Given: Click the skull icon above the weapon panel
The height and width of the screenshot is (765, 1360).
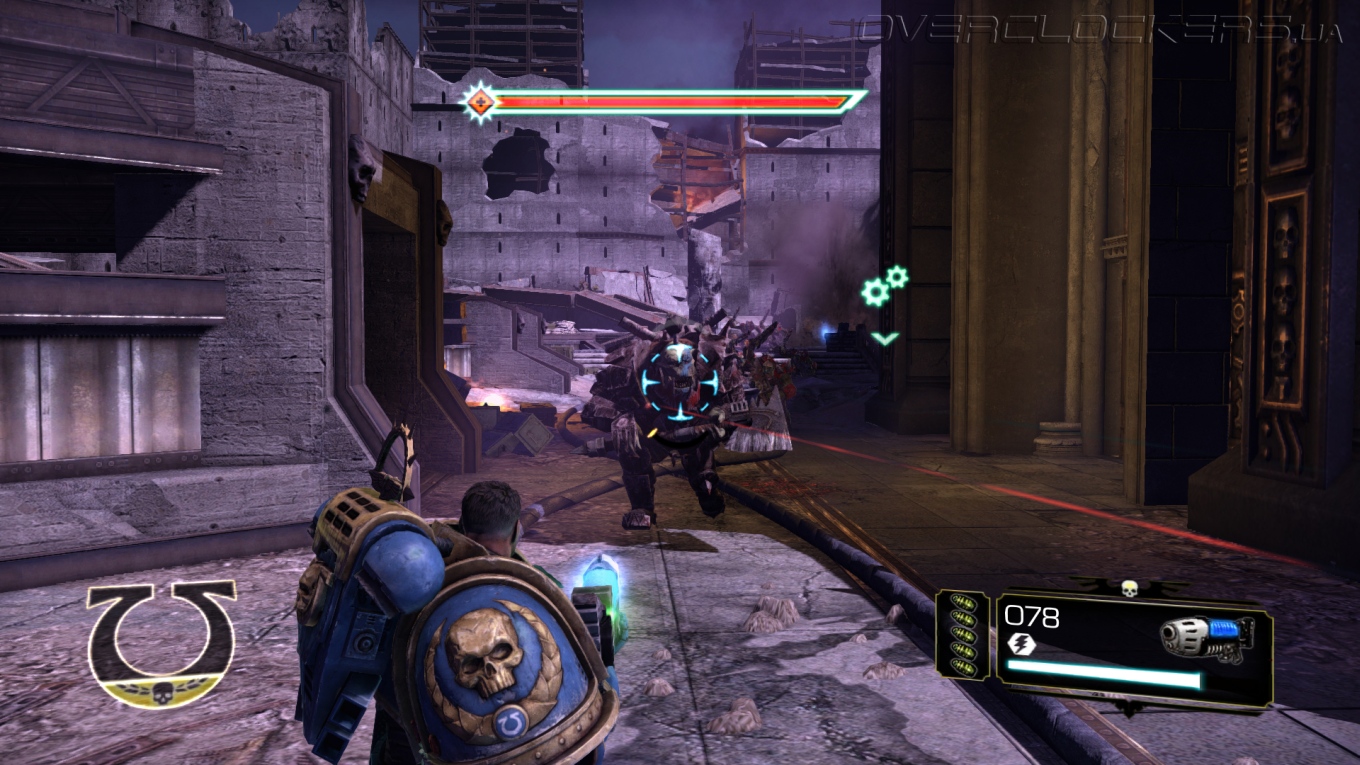Looking at the screenshot, I should (x=1129, y=588).
